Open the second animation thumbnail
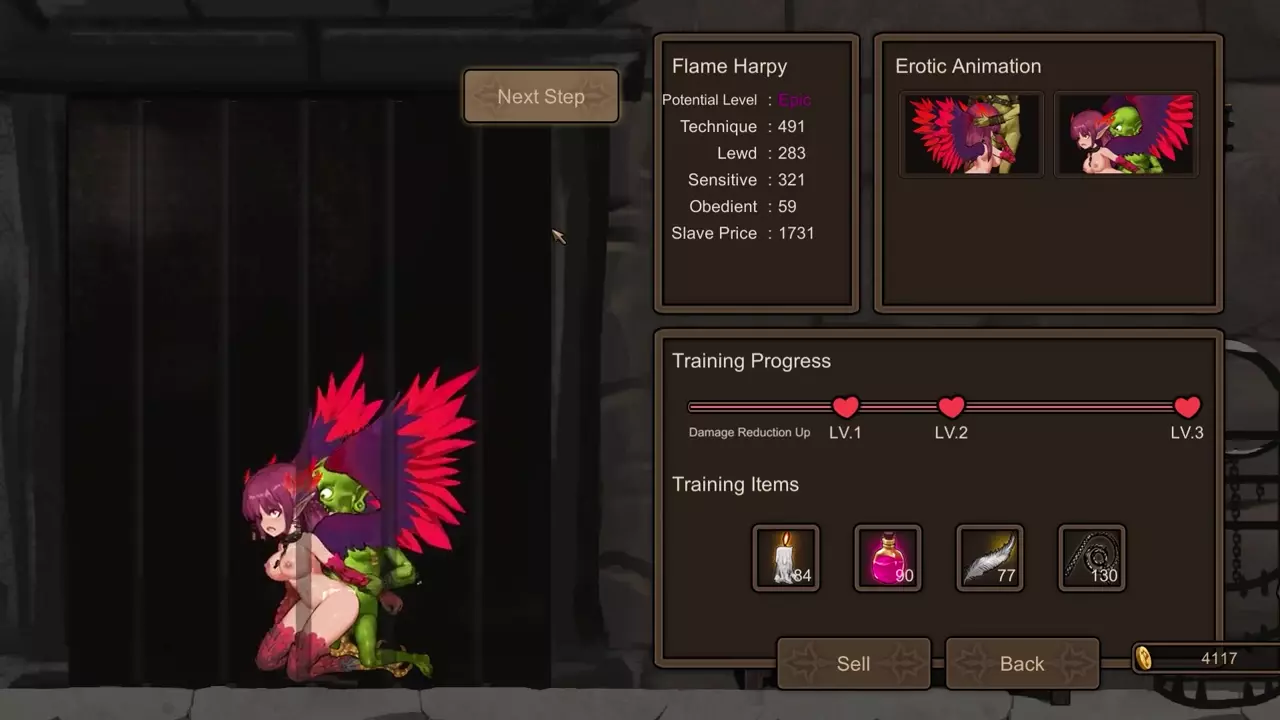Screen dimensions: 1280x720 [1126, 135]
